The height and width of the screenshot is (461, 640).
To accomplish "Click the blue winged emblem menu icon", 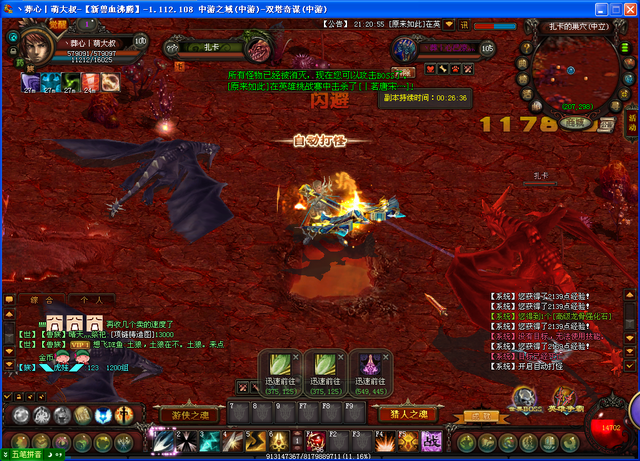I will click(103, 415).
